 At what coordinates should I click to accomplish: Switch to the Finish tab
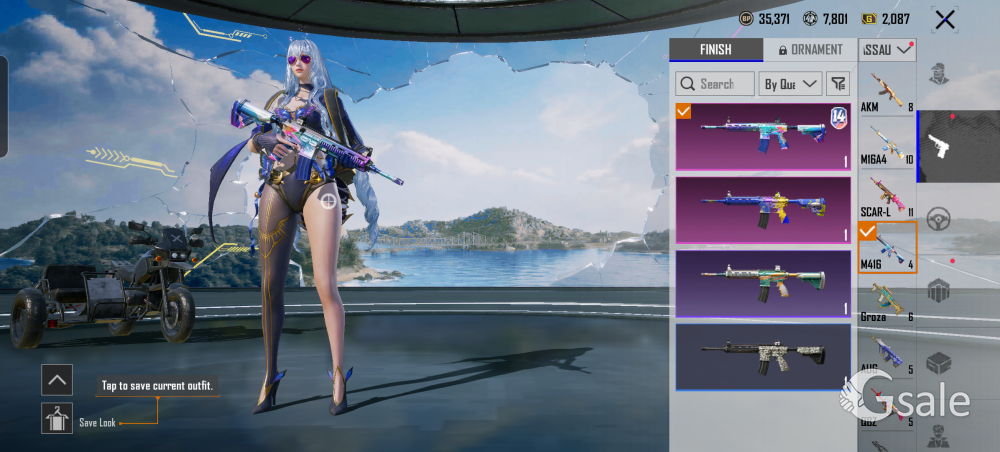pos(715,50)
